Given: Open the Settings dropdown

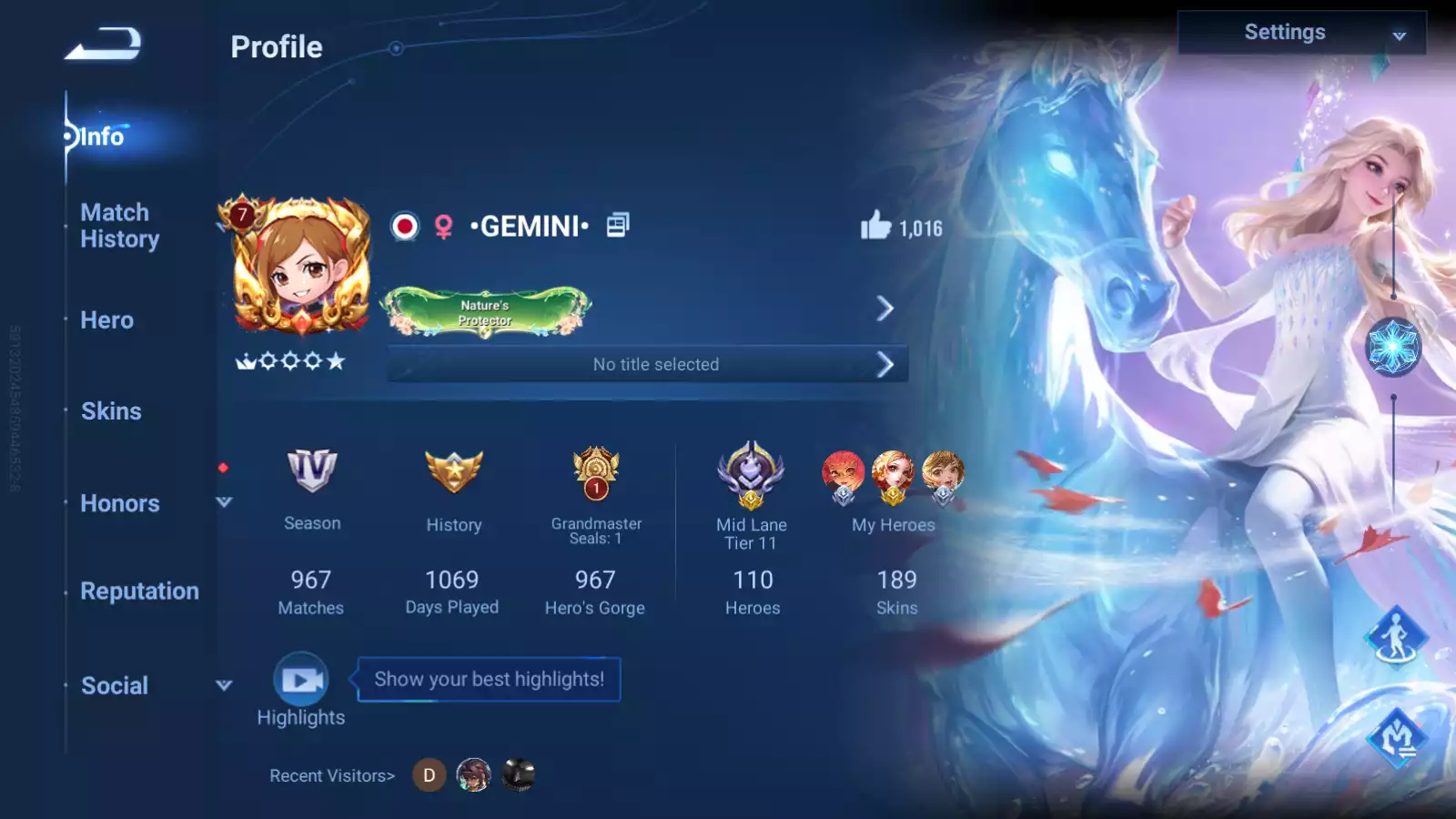Looking at the screenshot, I should (x=1301, y=34).
